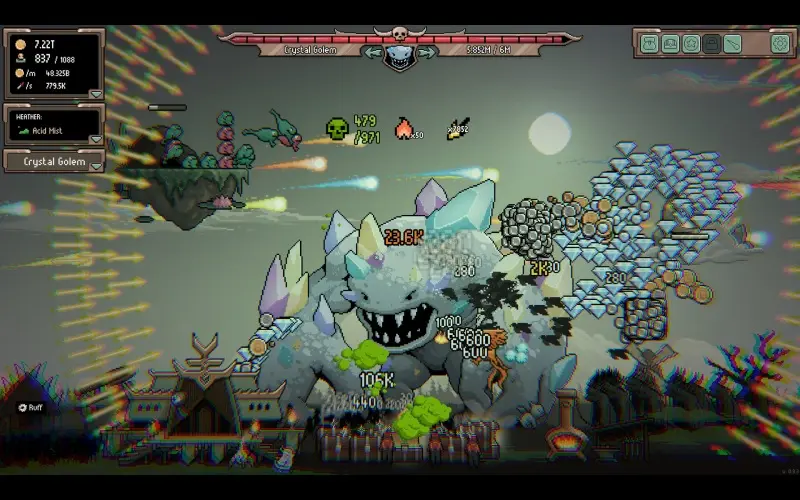Open the second toolbar button from the left
The height and width of the screenshot is (500, 800).
pos(670,43)
